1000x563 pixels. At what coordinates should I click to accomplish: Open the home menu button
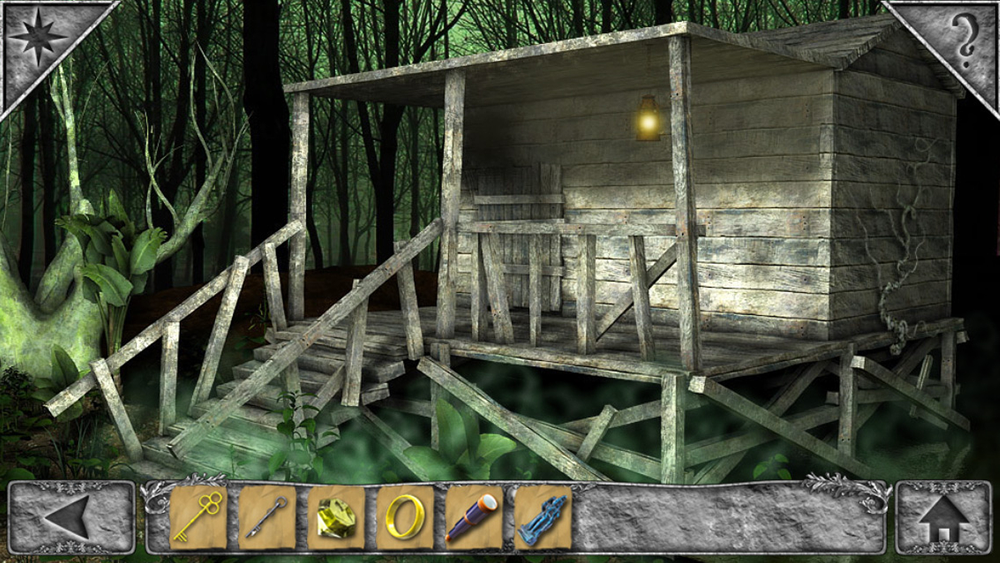click(x=944, y=518)
